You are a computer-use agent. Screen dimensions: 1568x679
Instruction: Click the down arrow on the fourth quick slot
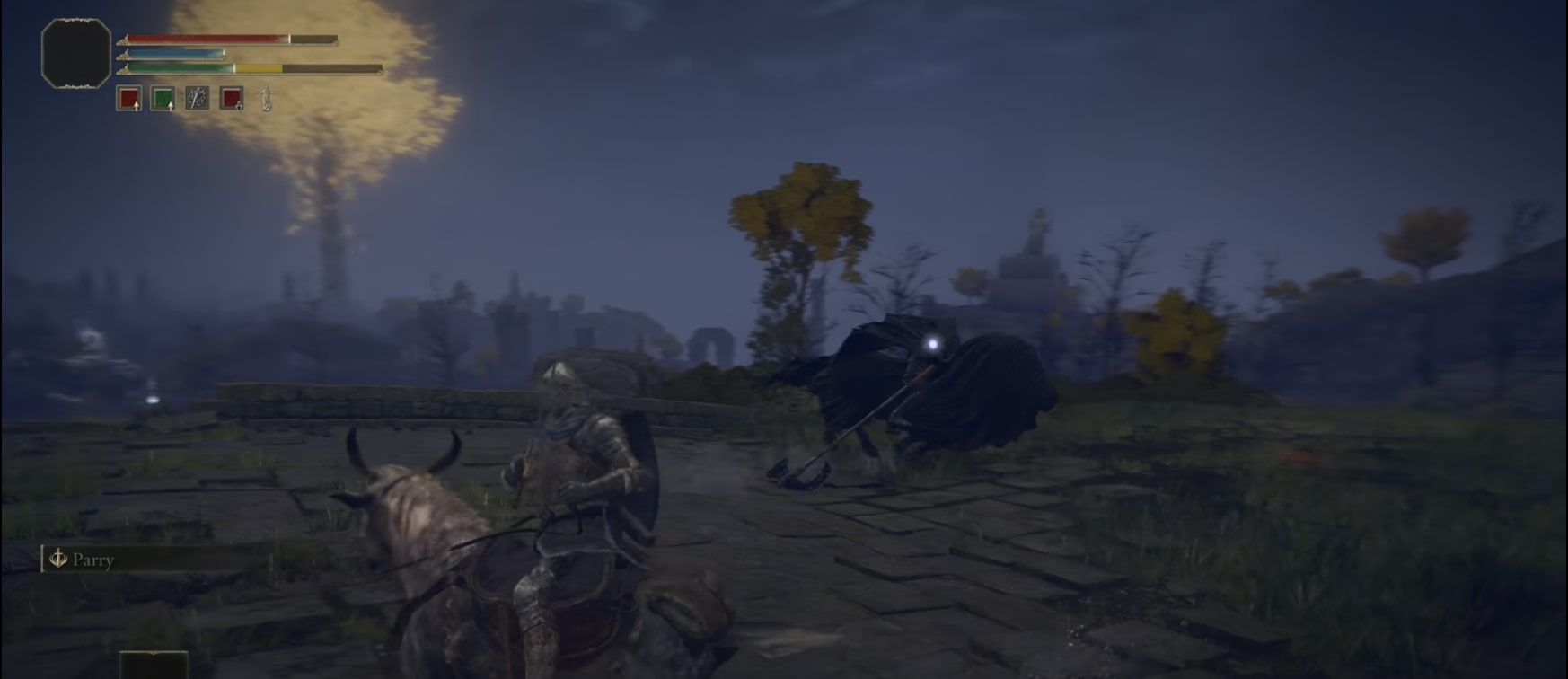pyautogui.click(x=239, y=107)
